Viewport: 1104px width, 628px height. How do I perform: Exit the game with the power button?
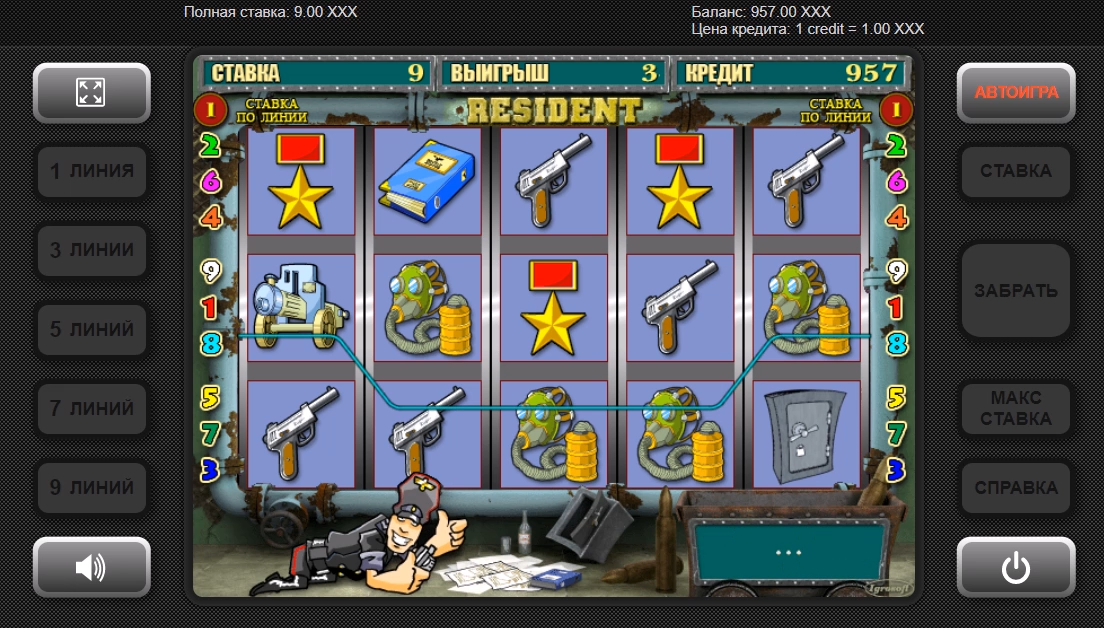click(x=1016, y=567)
